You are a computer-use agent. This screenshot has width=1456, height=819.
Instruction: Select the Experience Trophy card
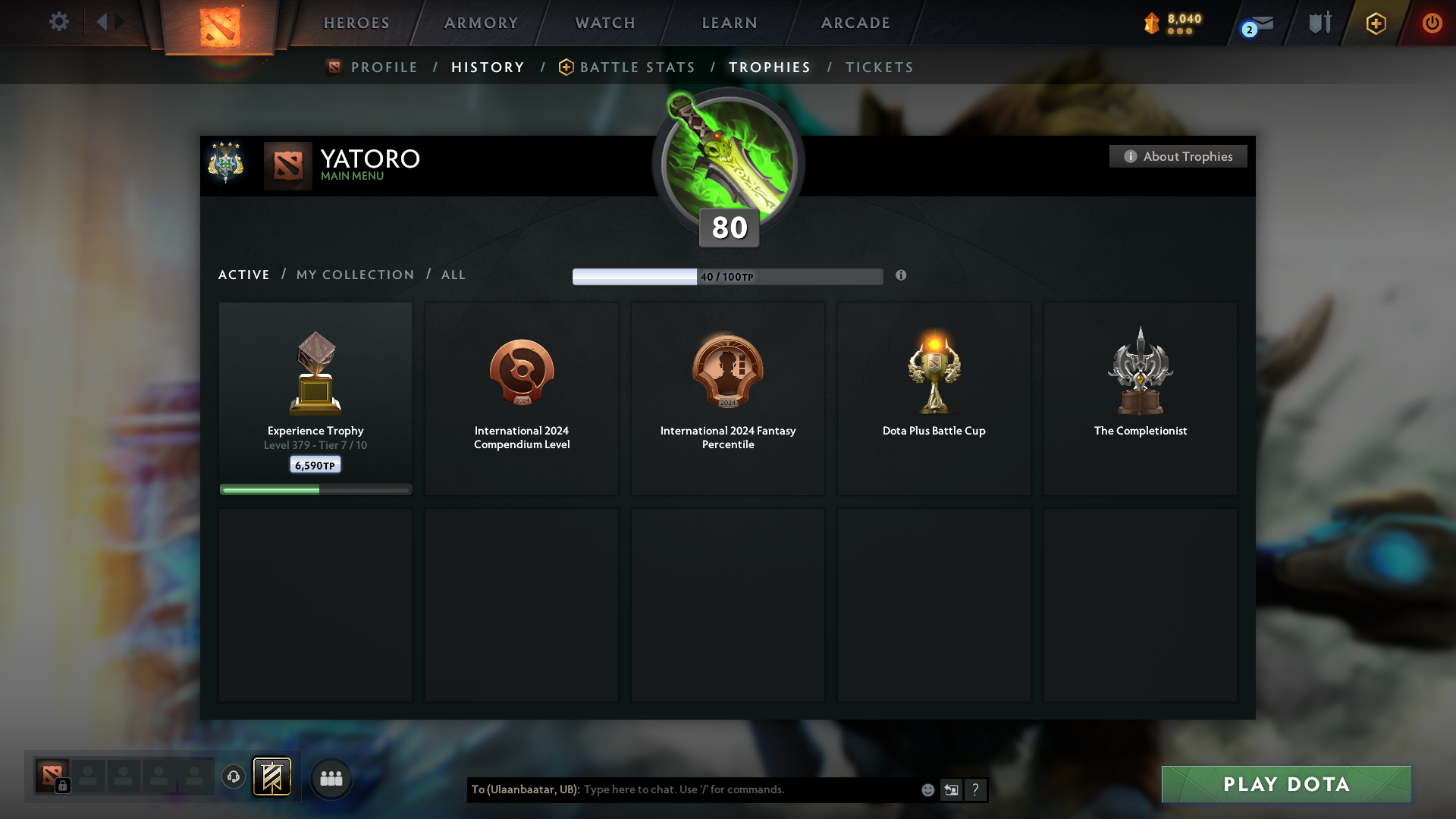pyautogui.click(x=315, y=398)
